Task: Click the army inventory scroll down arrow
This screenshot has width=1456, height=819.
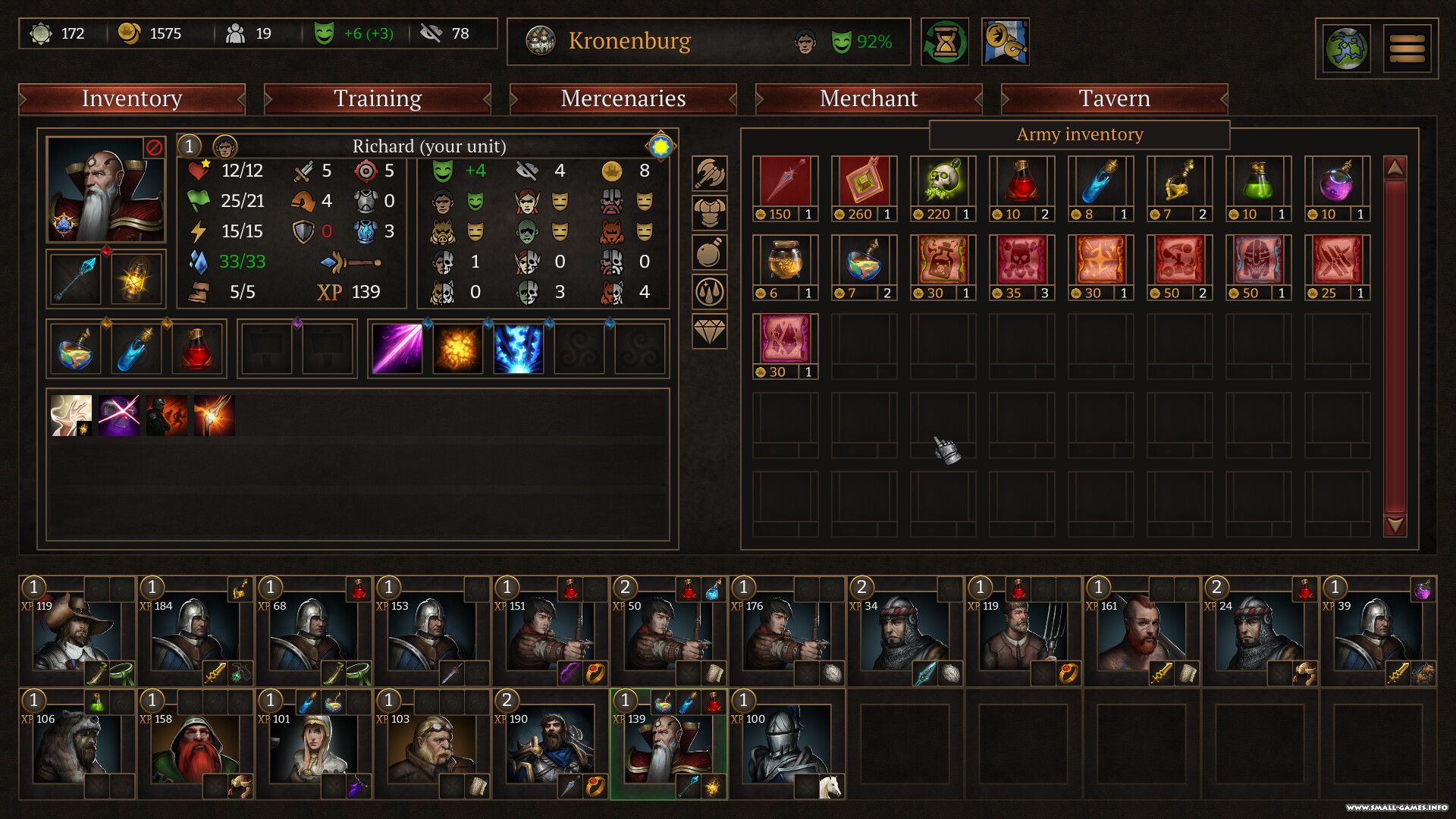Action: [x=1395, y=525]
